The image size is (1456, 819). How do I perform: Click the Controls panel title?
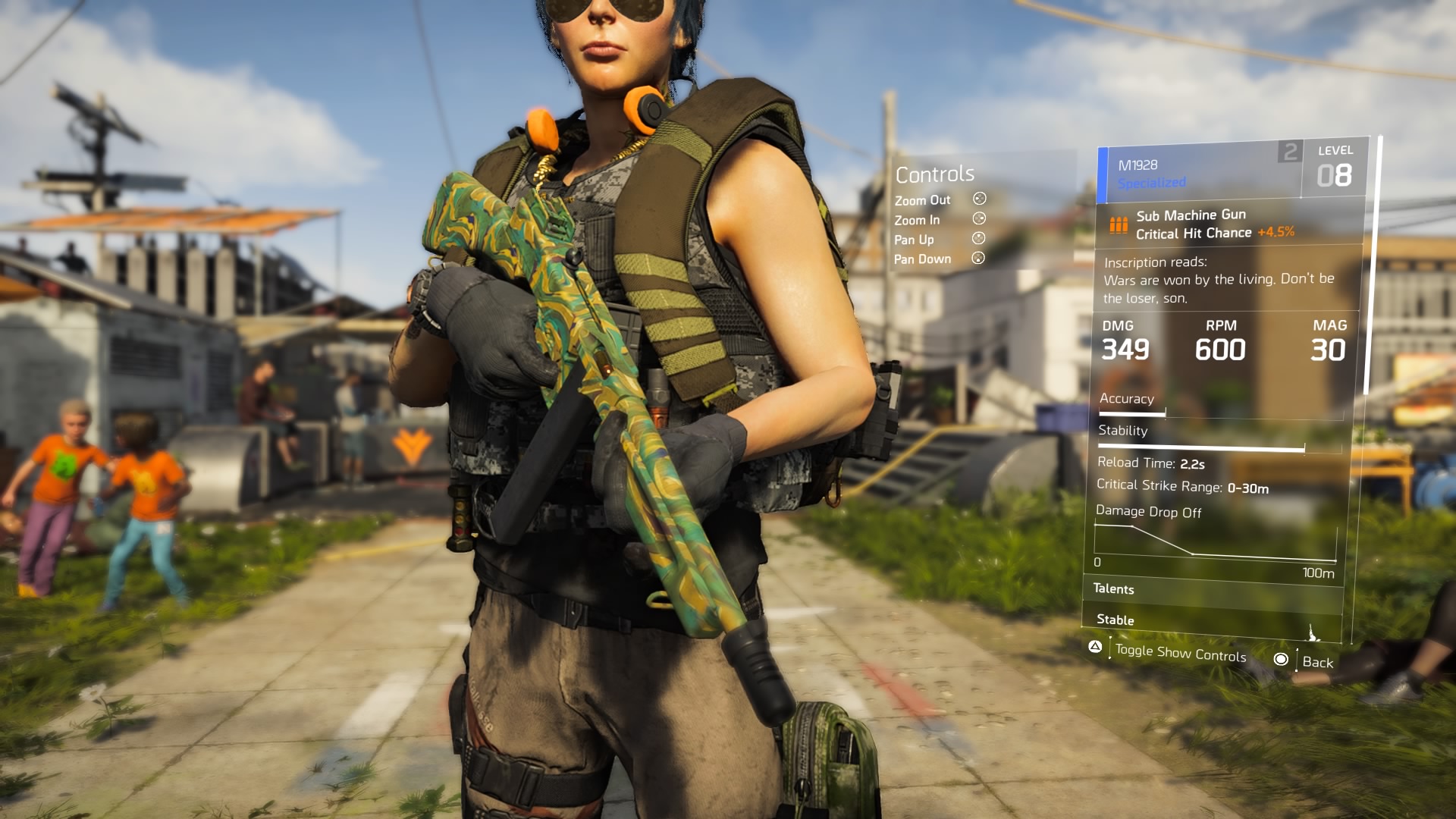point(934,174)
